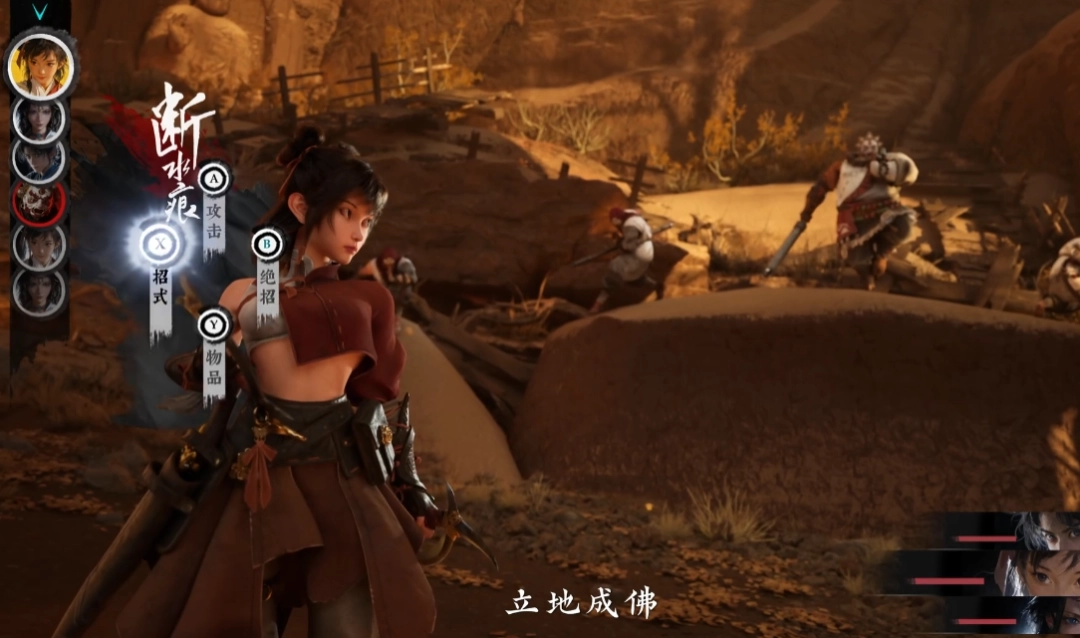Screen dimensions: 1080x638
Task: Select the grey-haired party member panel
Action: (x=1010, y=532)
